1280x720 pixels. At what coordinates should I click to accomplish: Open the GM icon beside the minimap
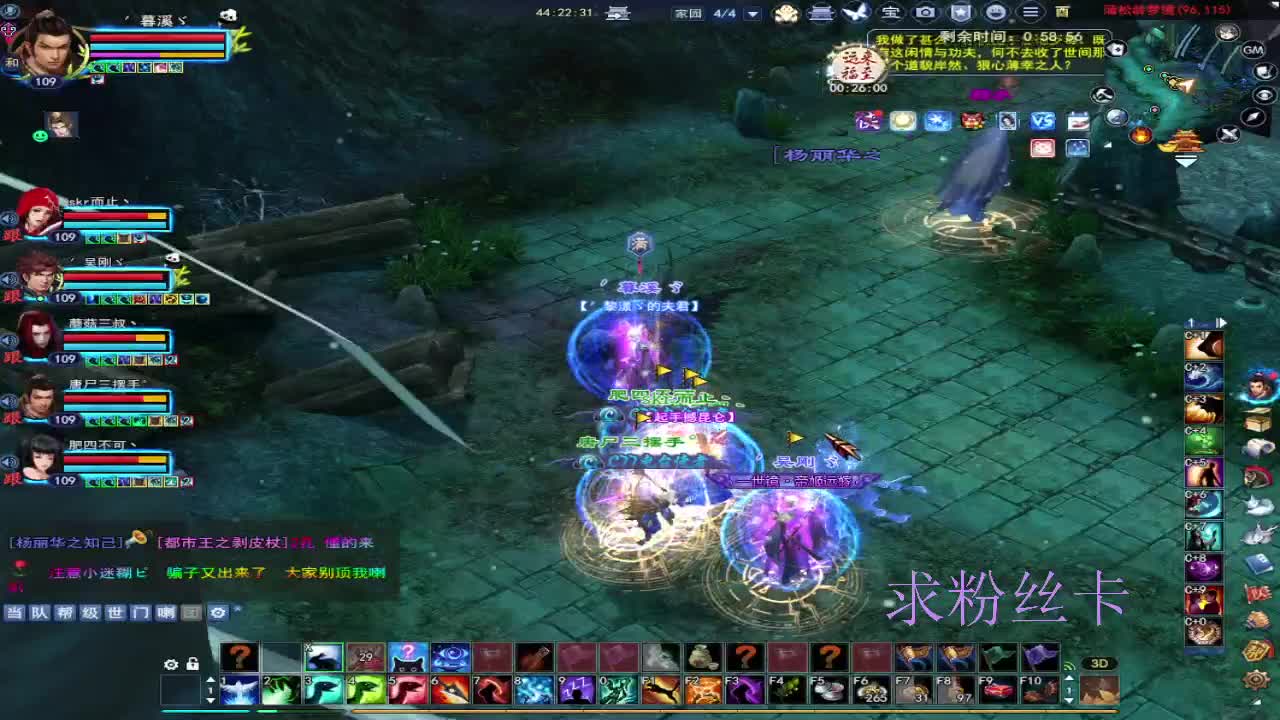tap(1251, 49)
